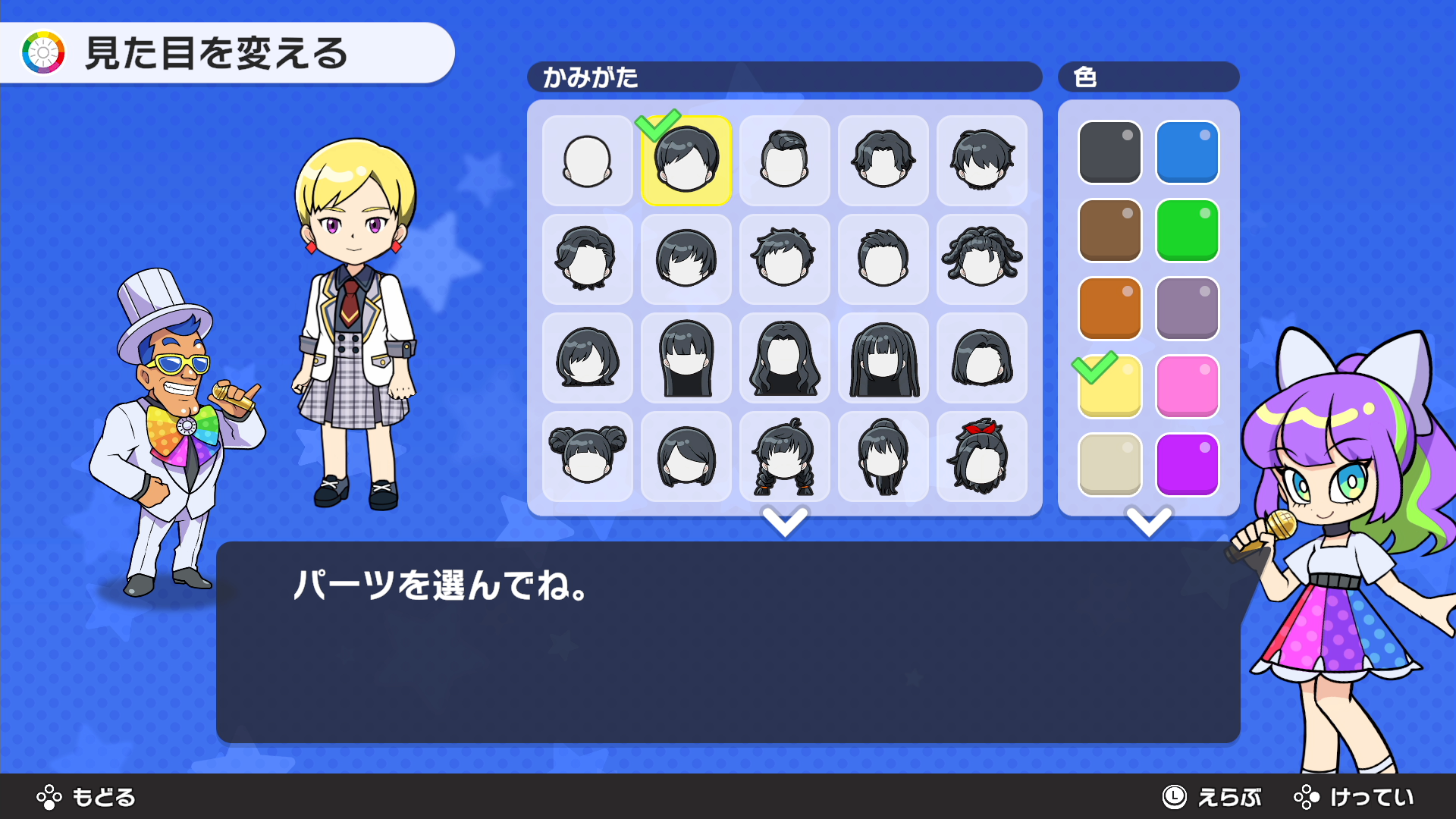Choose the beige hair color

pyautogui.click(x=1109, y=465)
